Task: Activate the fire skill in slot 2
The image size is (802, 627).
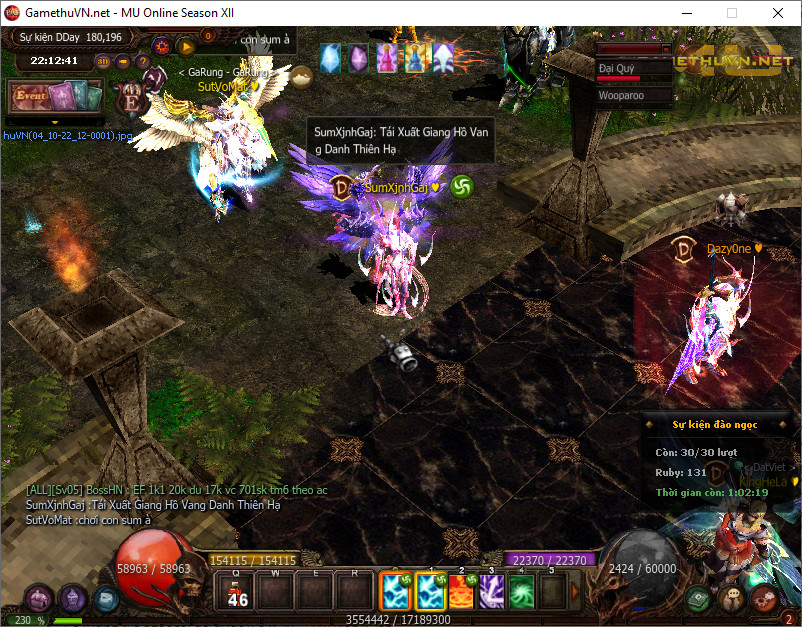Action: 463,590
